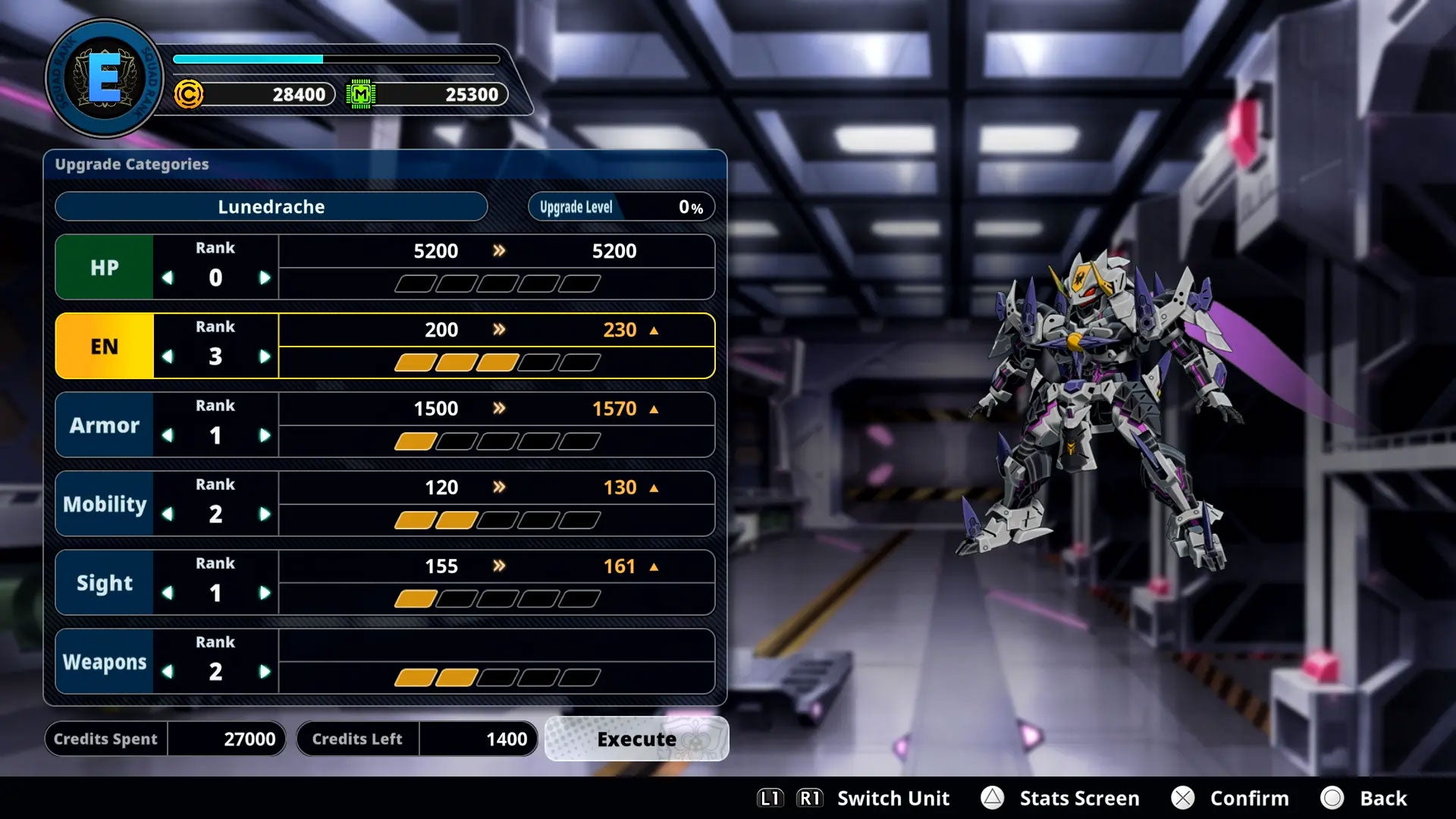
Task: Select the Sight category label
Action: 104,582
